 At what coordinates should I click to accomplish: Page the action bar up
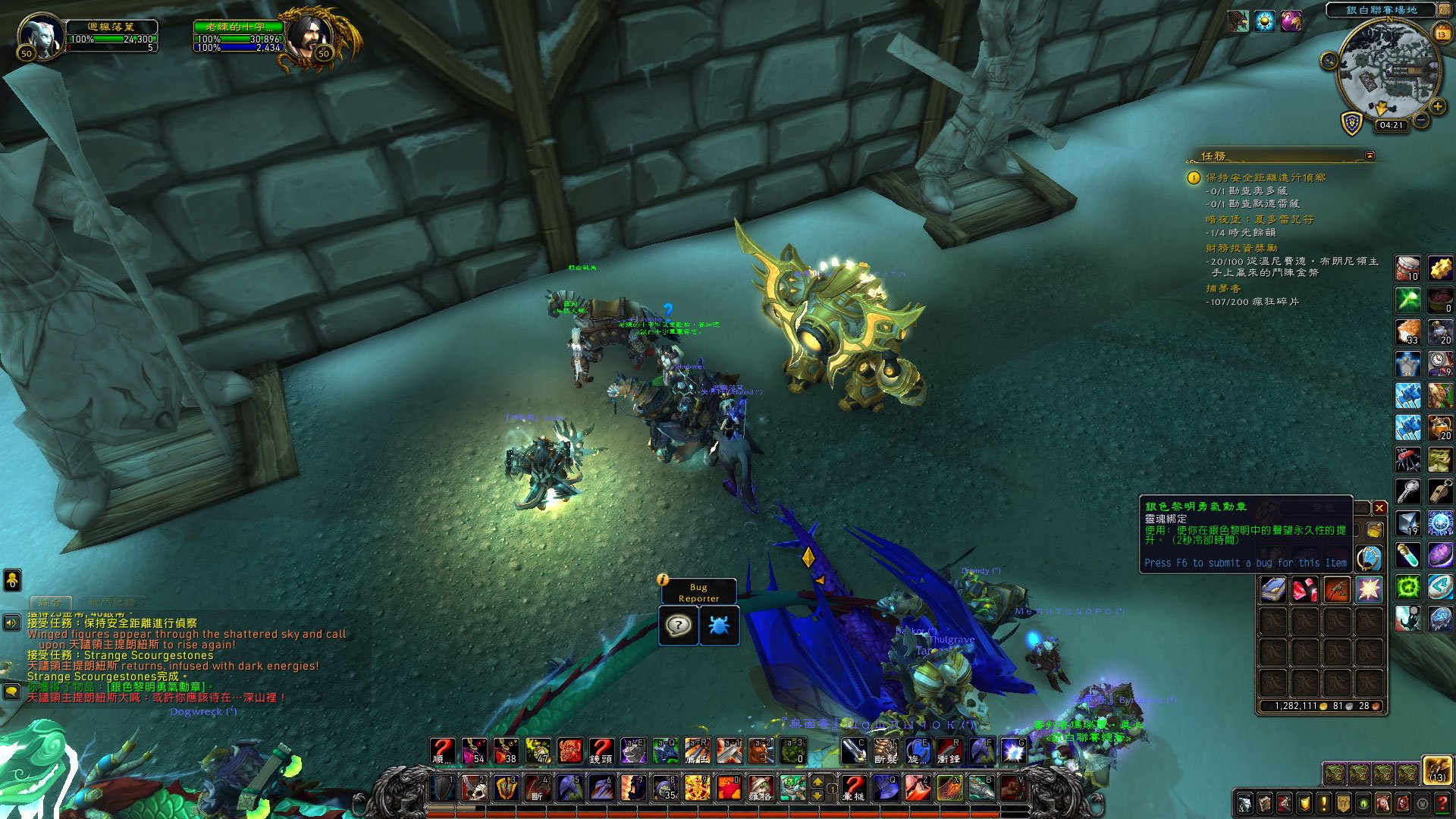point(817,780)
